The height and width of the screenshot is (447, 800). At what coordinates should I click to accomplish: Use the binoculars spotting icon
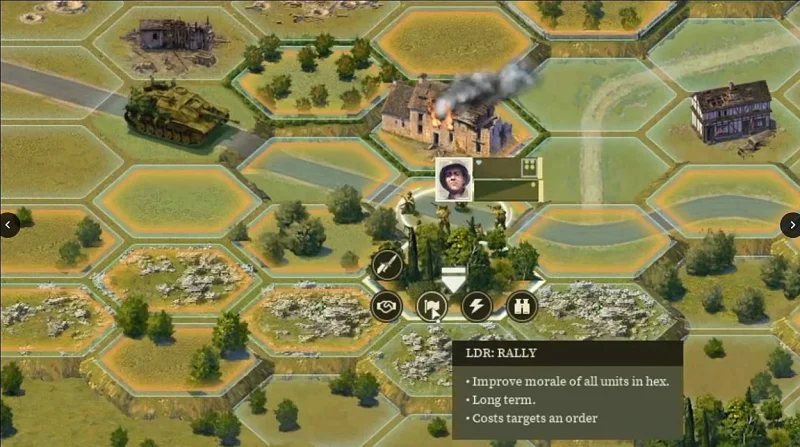(x=522, y=305)
